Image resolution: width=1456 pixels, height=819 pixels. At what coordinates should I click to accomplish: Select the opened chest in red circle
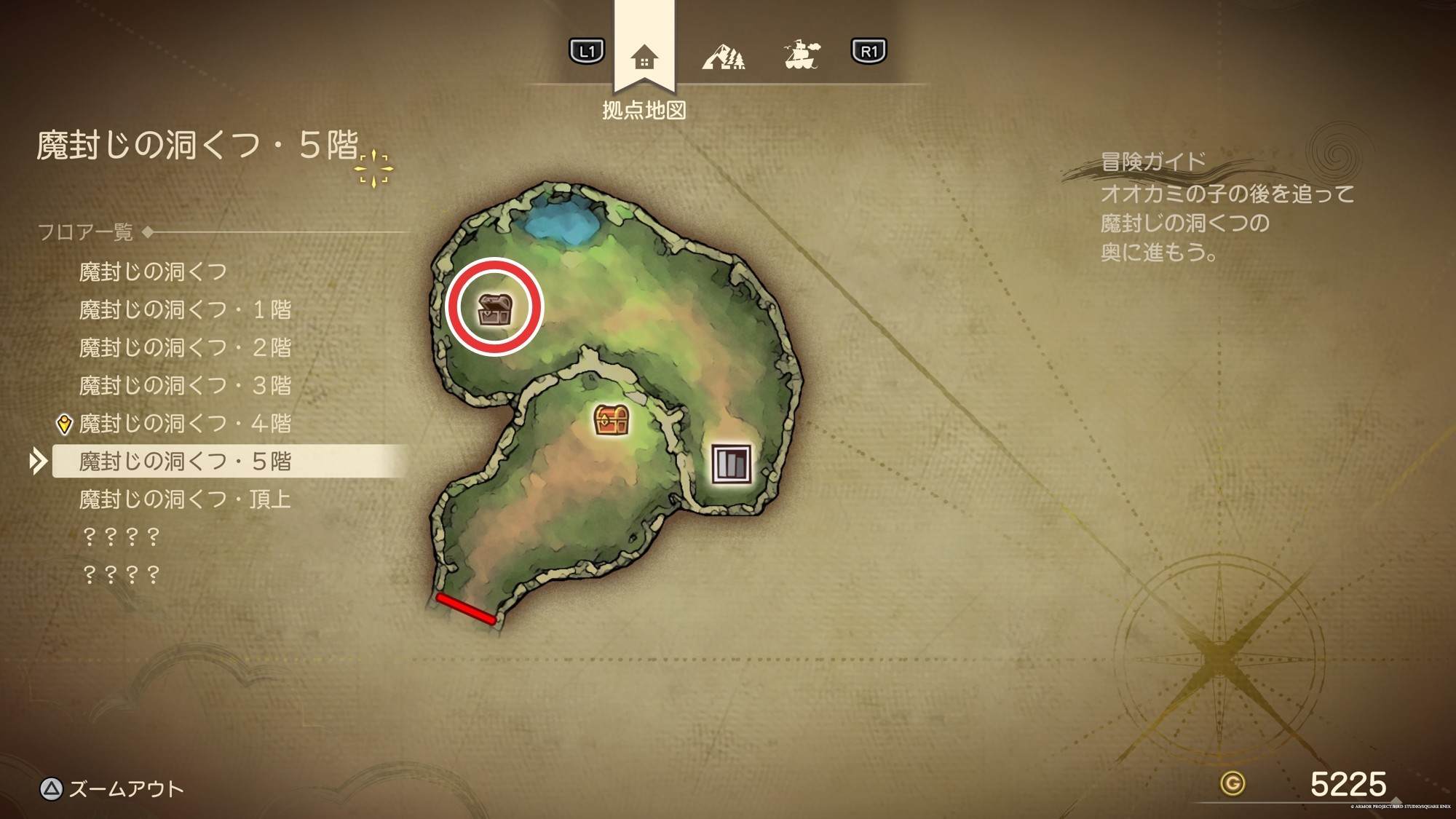click(x=494, y=308)
